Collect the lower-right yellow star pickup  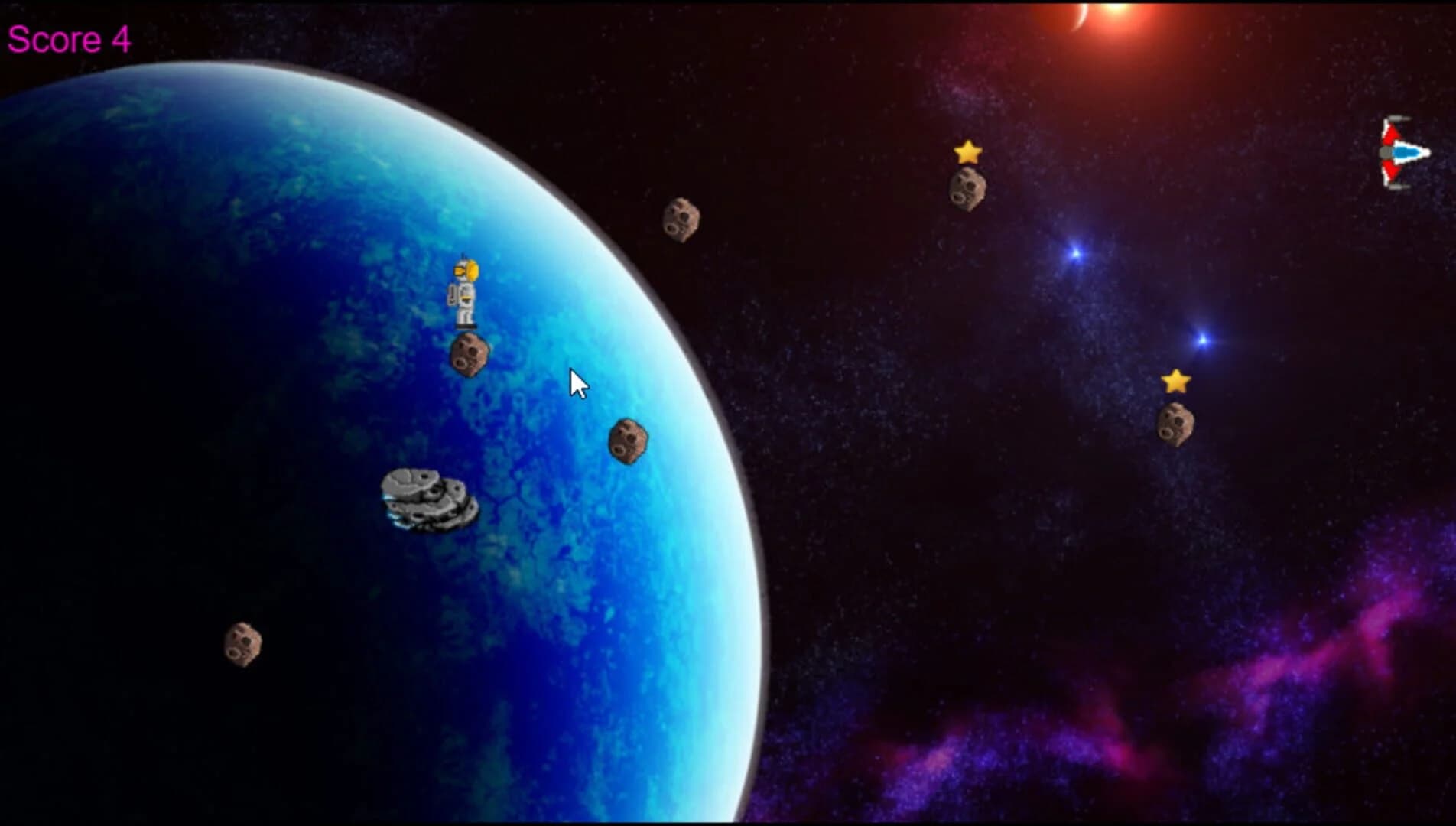pos(1175,380)
